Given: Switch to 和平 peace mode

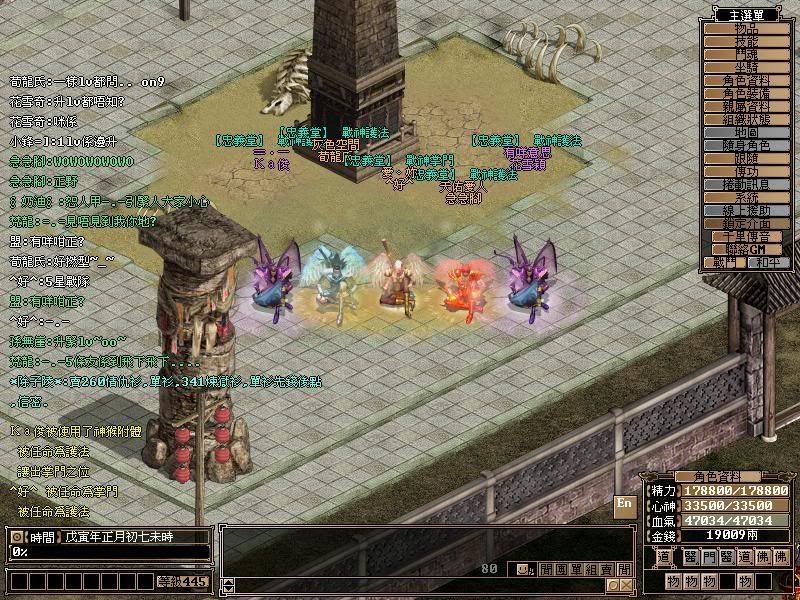Looking at the screenshot, I should (x=770, y=263).
